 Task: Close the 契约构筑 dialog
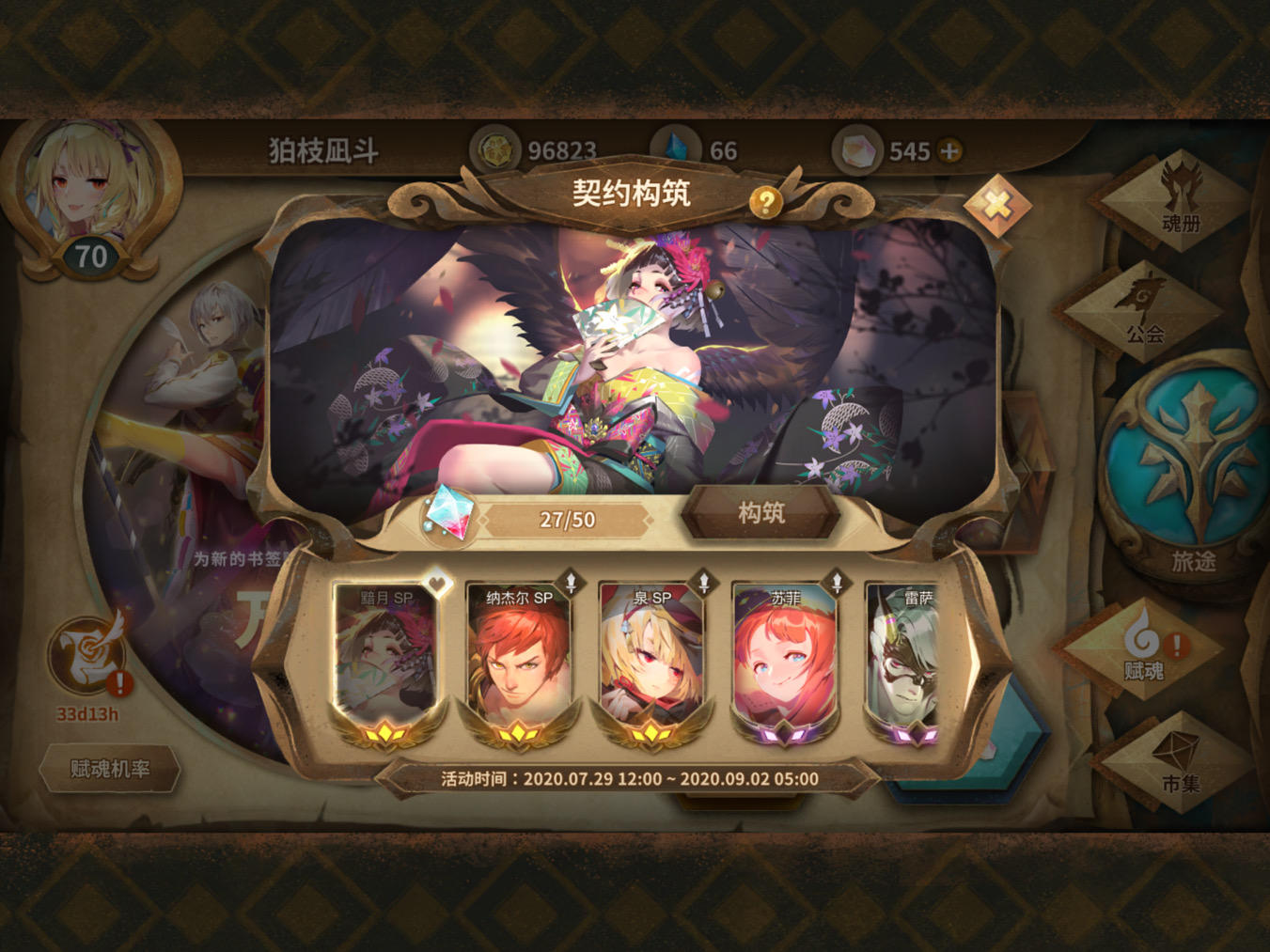click(x=999, y=201)
